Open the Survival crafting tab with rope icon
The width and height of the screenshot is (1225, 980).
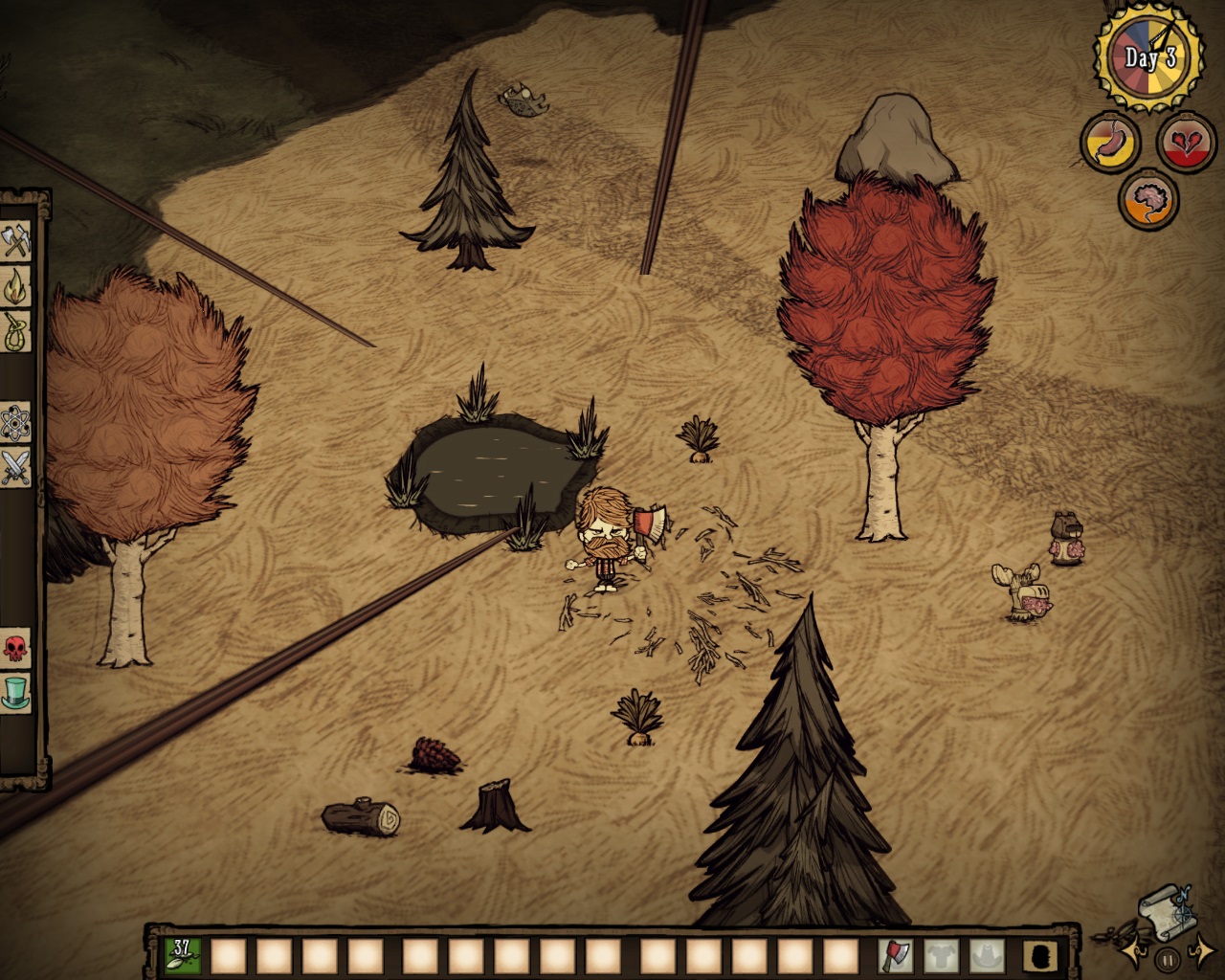click(x=16, y=331)
